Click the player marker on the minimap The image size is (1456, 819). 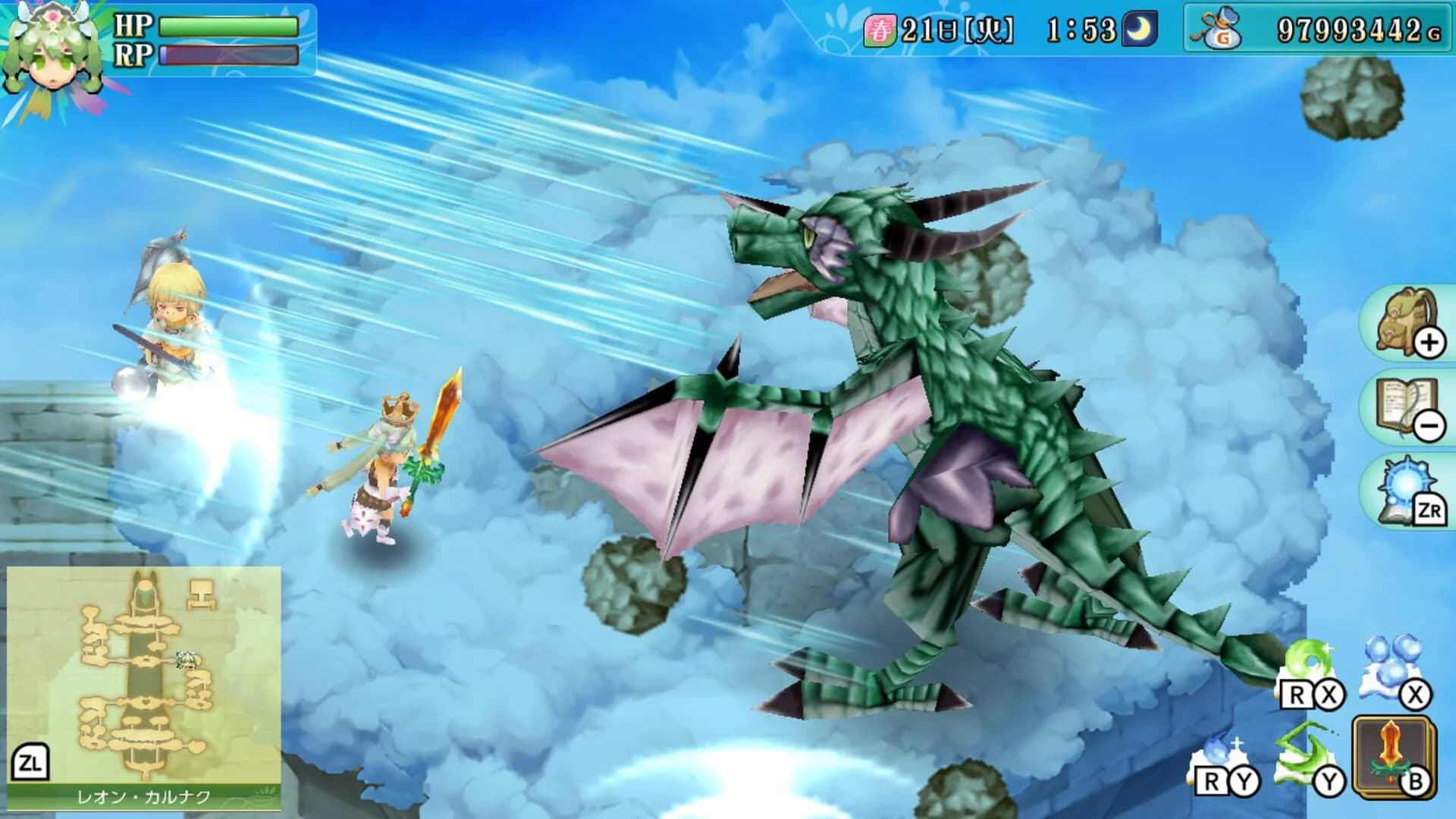click(186, 660)
